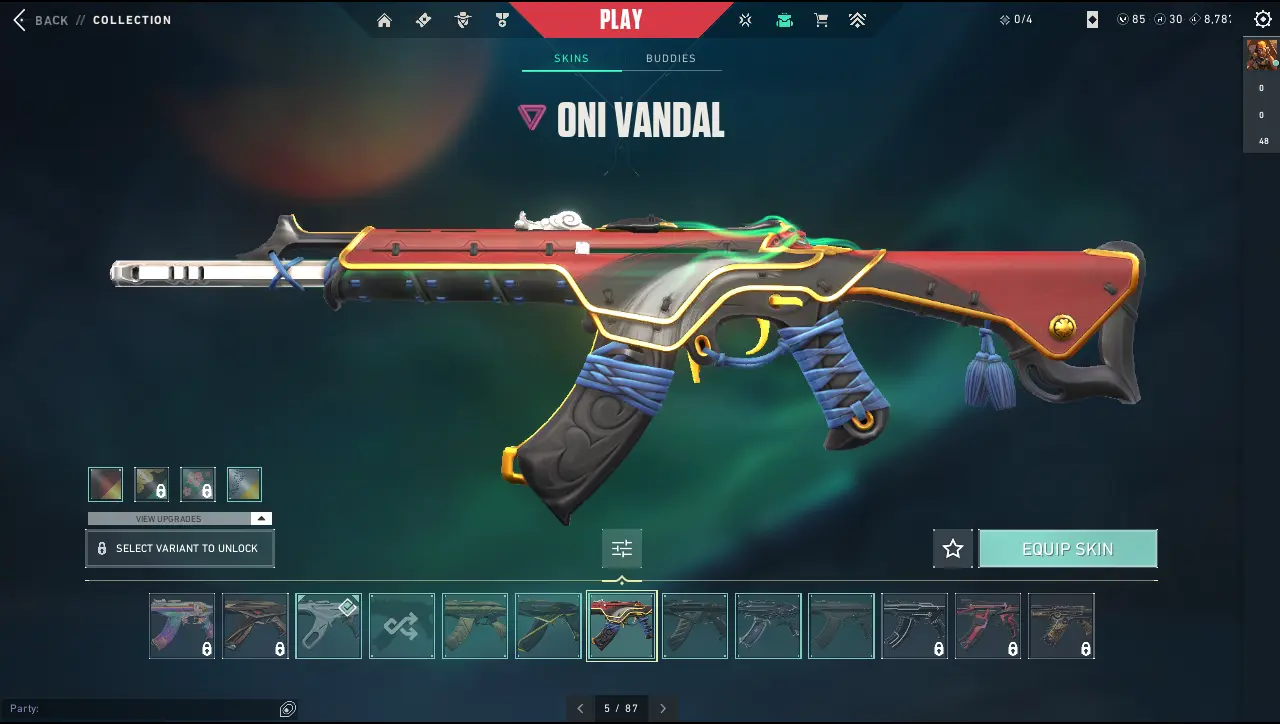Click the red PLAY button
The width and height of the screenshot is (1280, 724).
621,19
